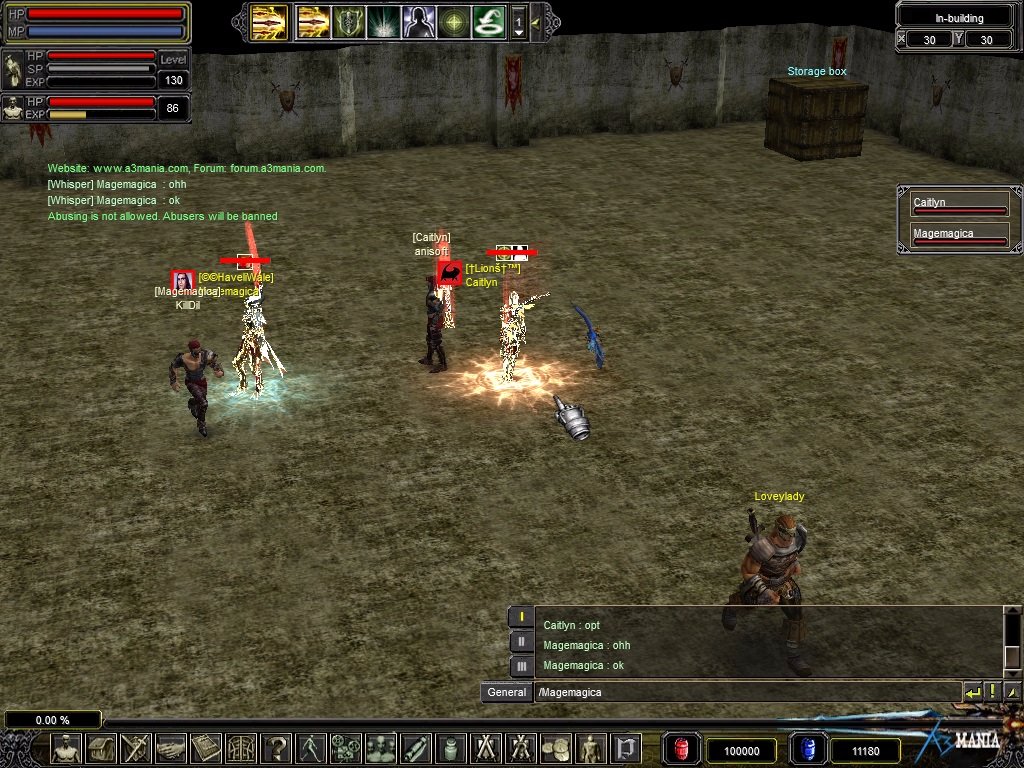Select Magemagica in the party list

point(958,235)
